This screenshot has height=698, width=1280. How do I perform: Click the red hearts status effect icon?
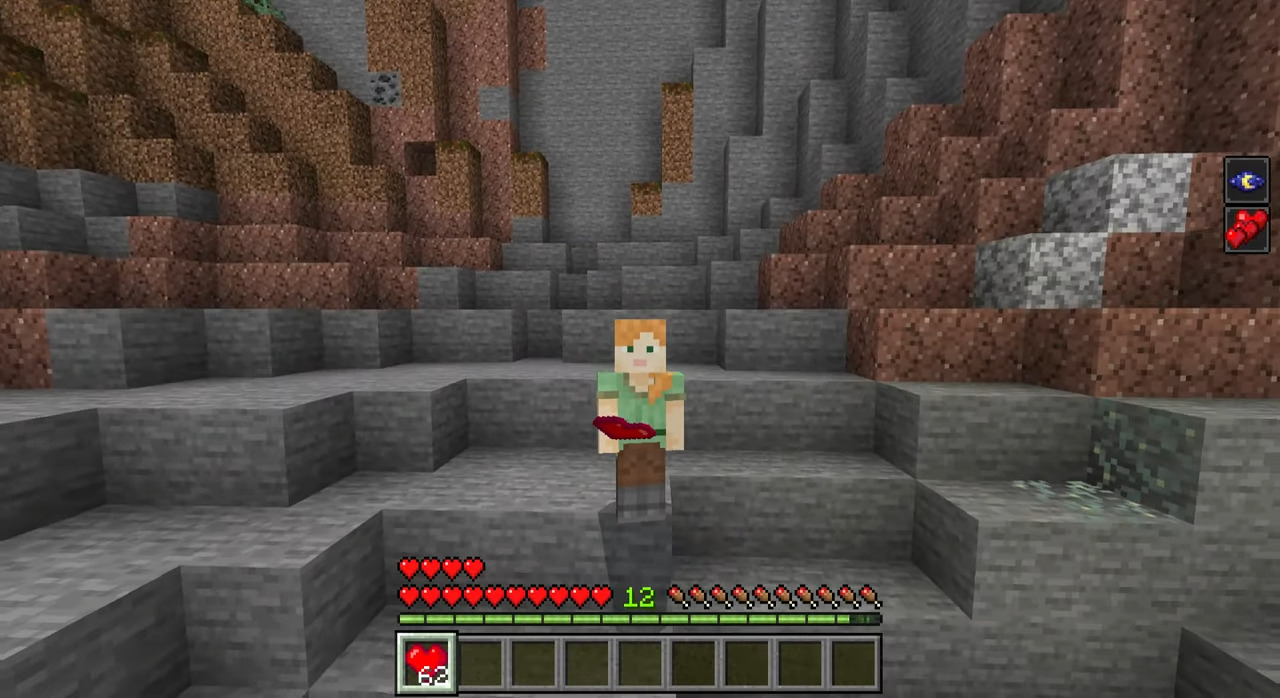click(1246, 229)
